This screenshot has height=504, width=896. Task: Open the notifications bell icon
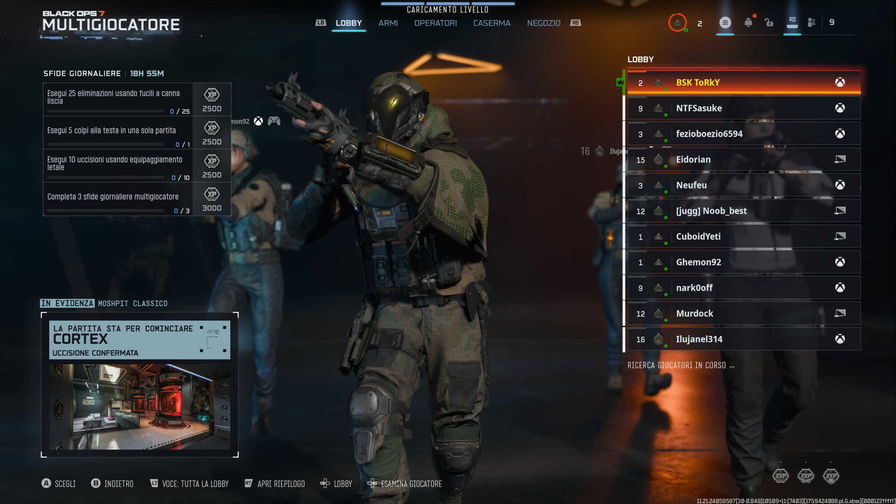click(x=748, y=22)
